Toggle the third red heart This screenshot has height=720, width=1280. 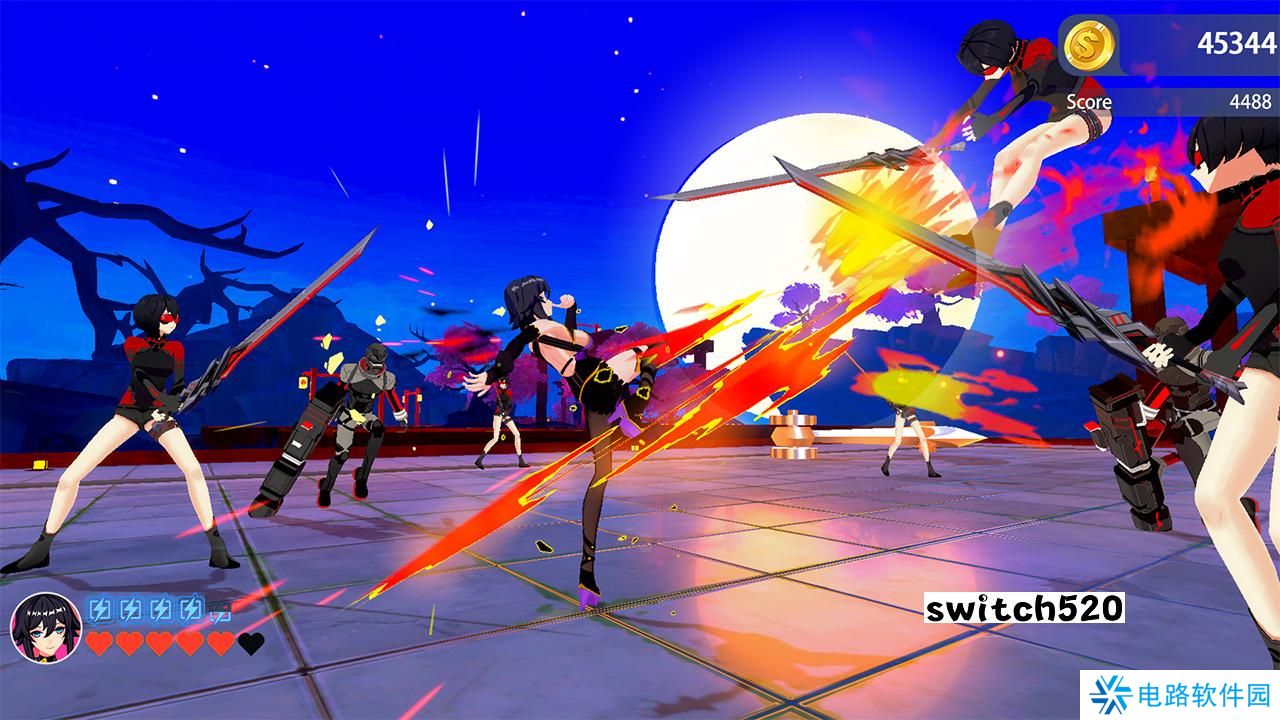(x=159, y=643)
